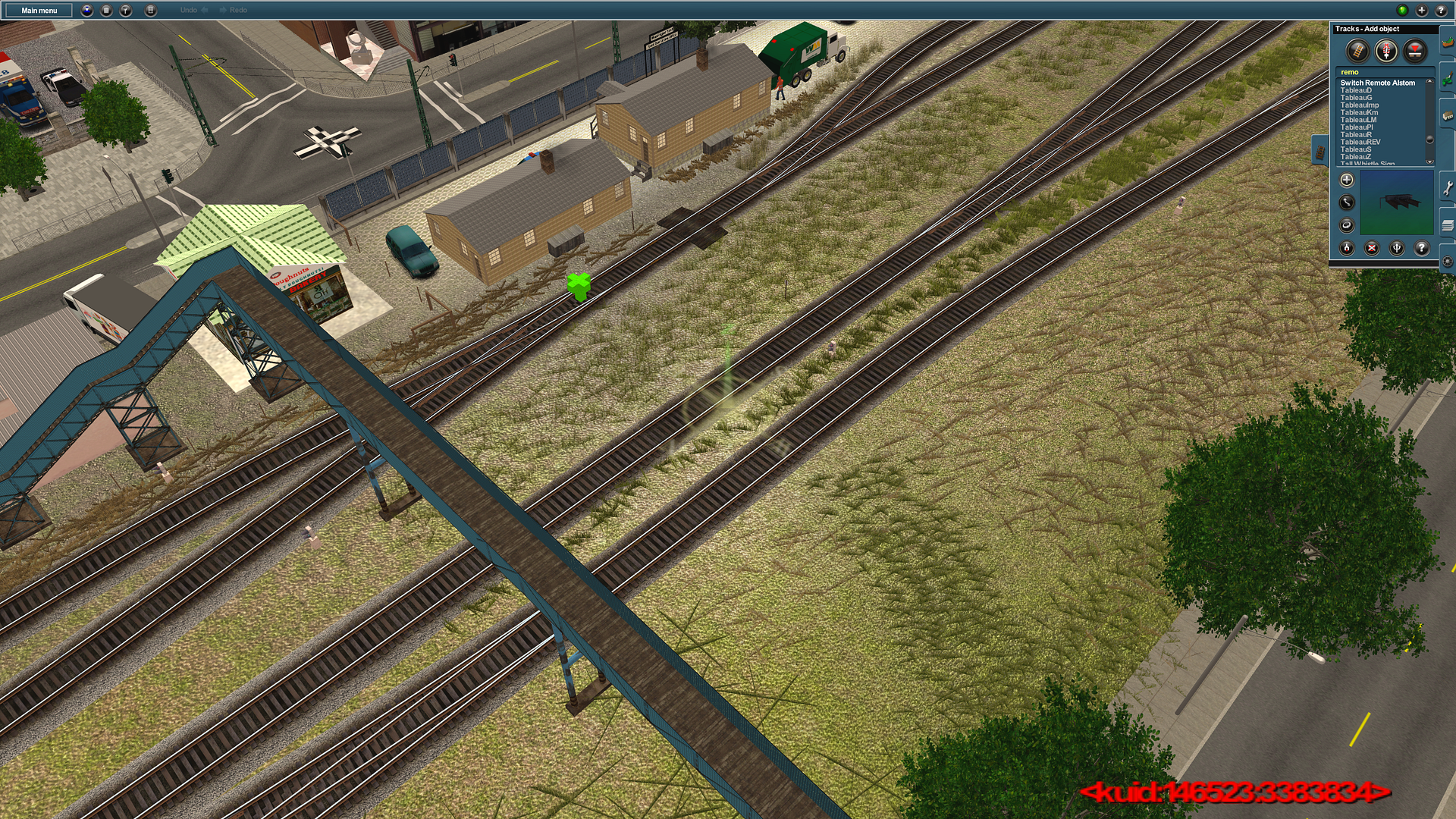
Task: Select the Delete Object tool
Action: pos(1372,247)
